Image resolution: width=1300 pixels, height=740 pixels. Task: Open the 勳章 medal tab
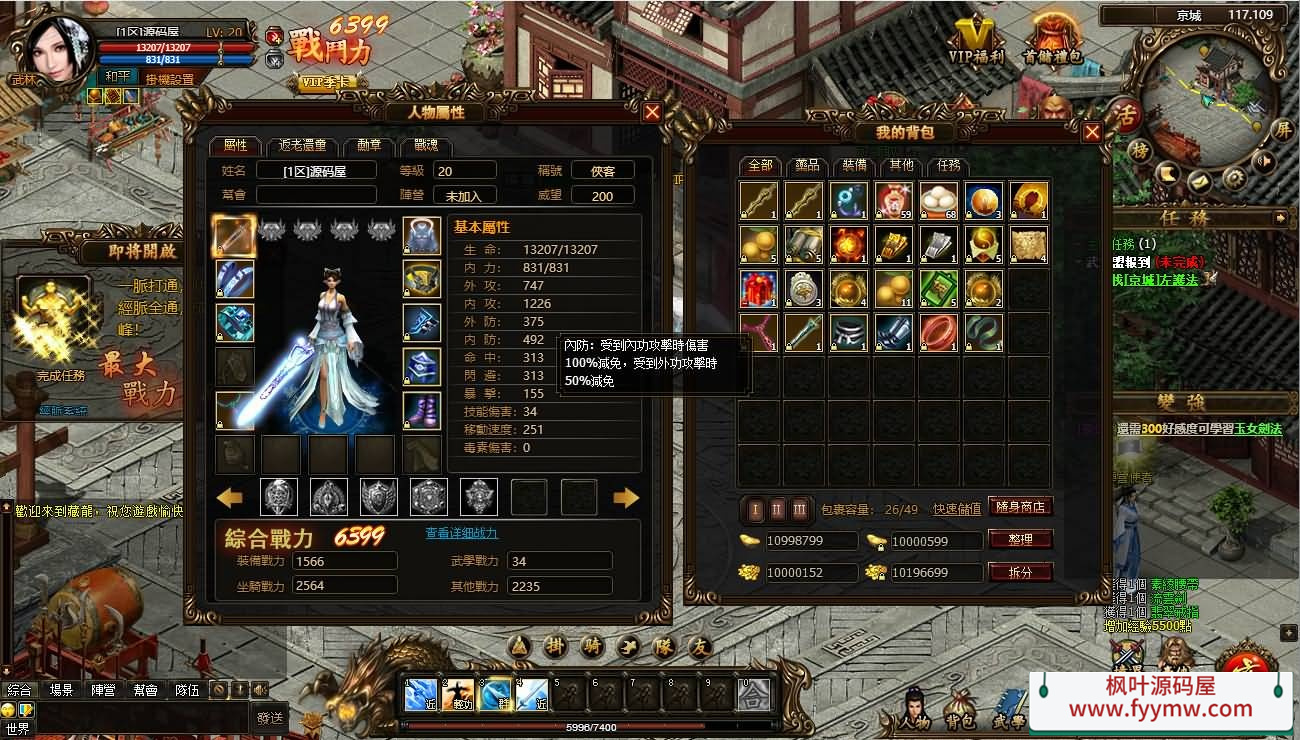(369, 146)
